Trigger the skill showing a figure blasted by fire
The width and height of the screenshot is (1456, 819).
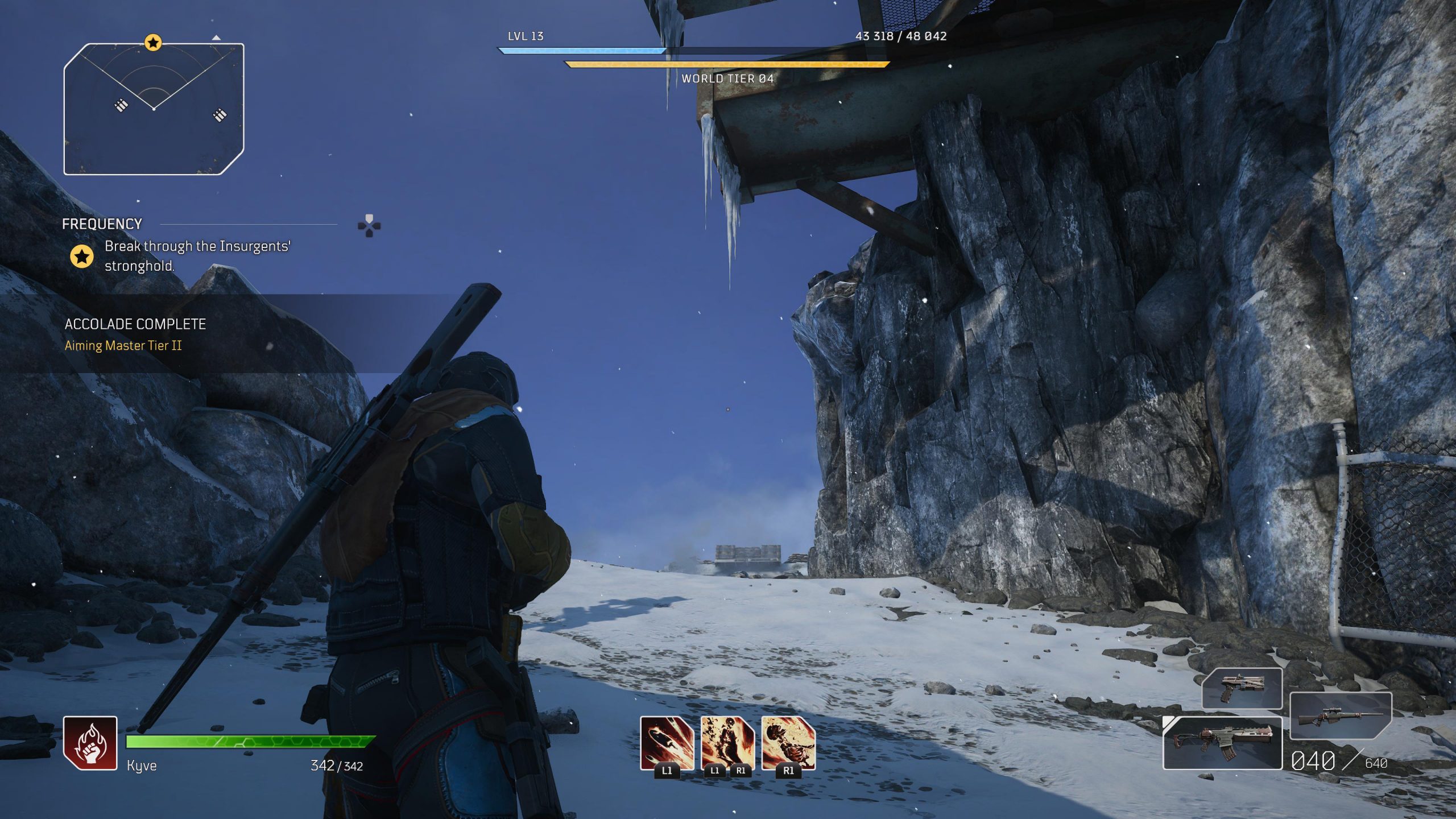(788, 743)
